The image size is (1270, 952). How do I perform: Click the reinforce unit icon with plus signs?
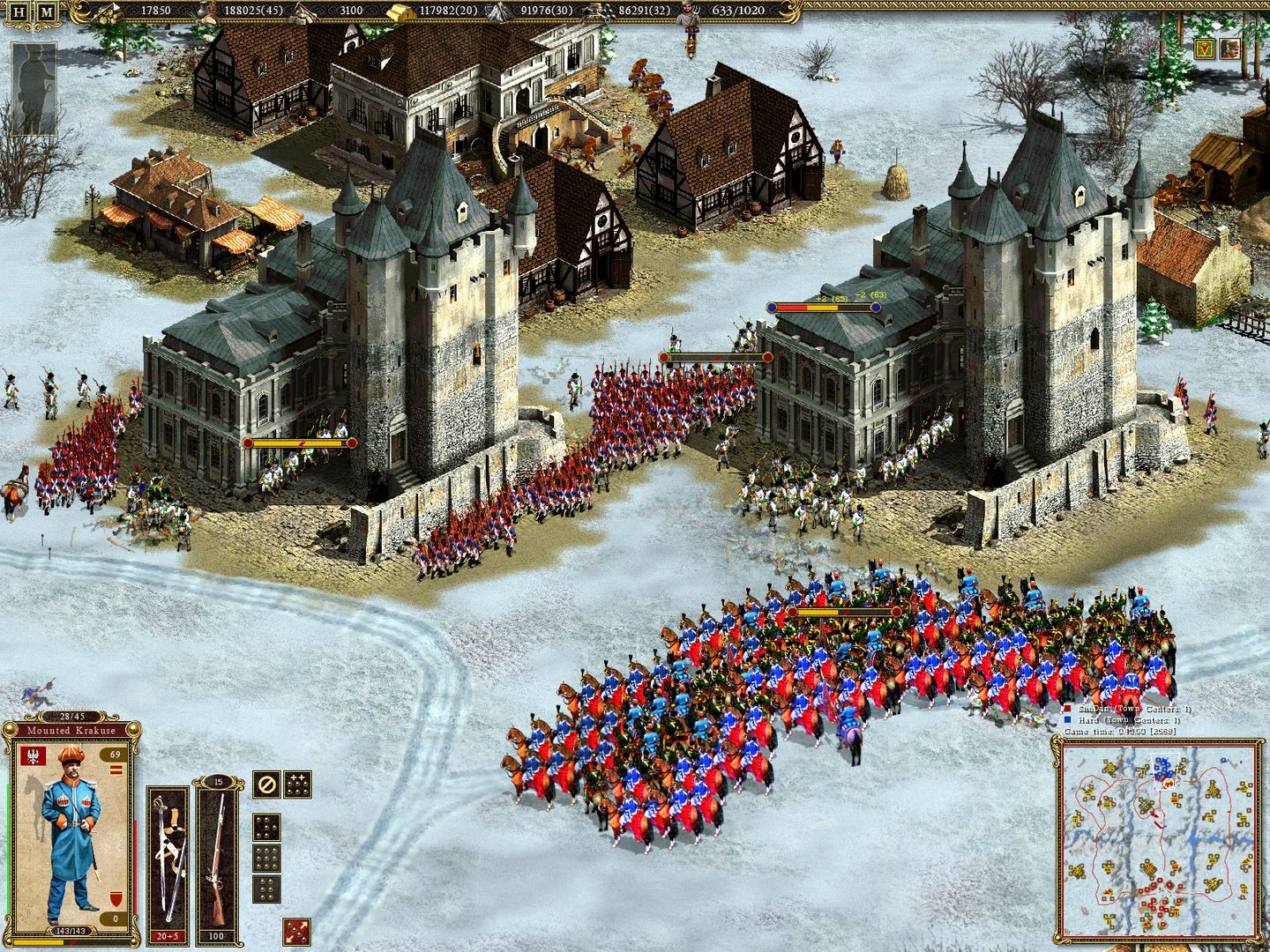click(298, 785)
